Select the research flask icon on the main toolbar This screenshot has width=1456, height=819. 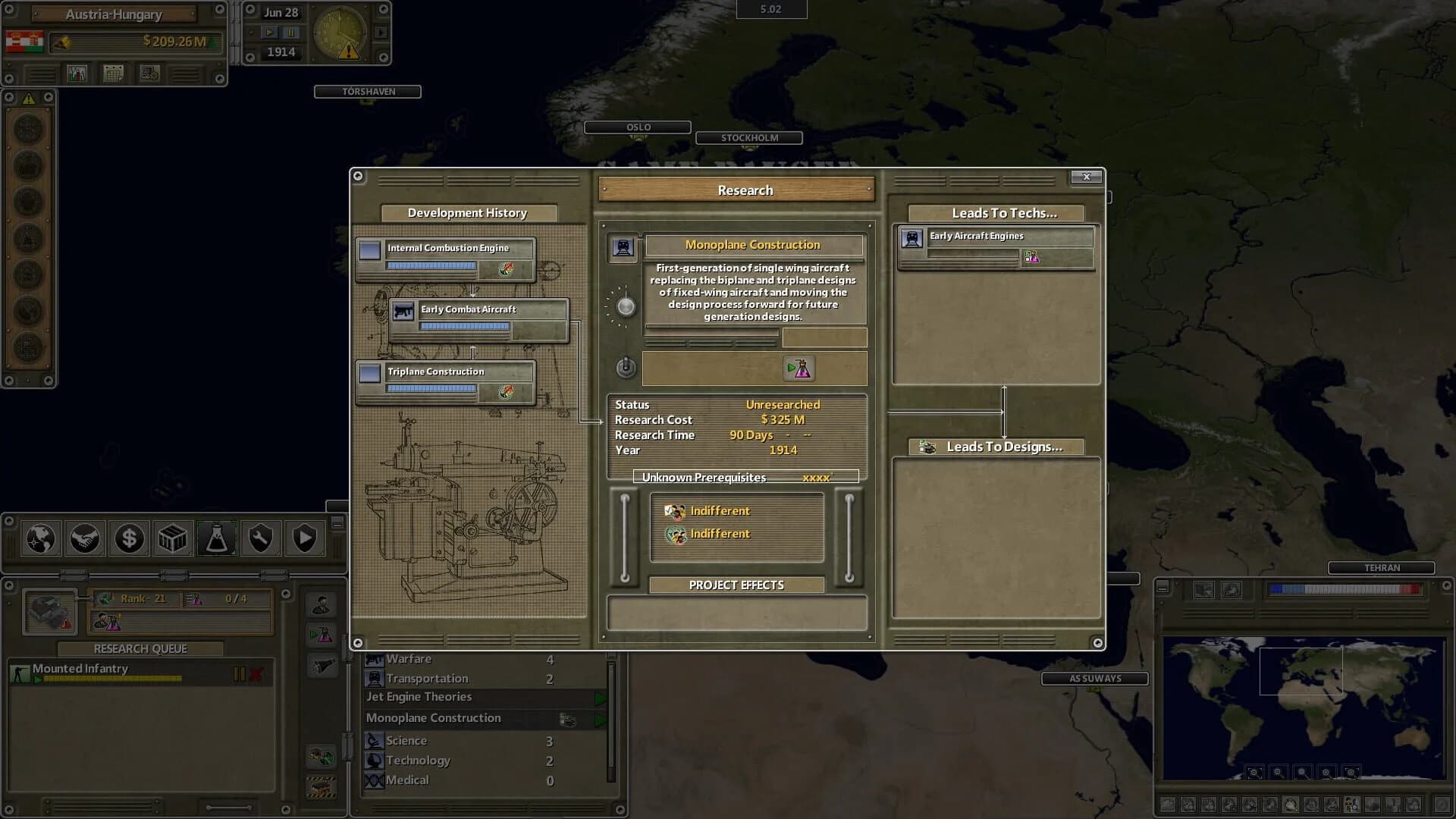[x=217, y=538]
